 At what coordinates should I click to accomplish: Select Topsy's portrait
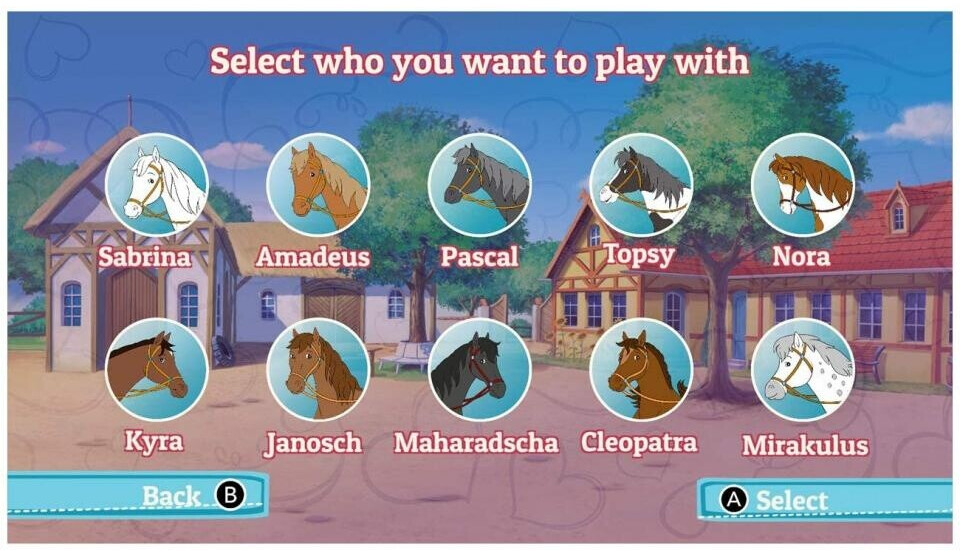pyautogui.click(x=641, y=185)
